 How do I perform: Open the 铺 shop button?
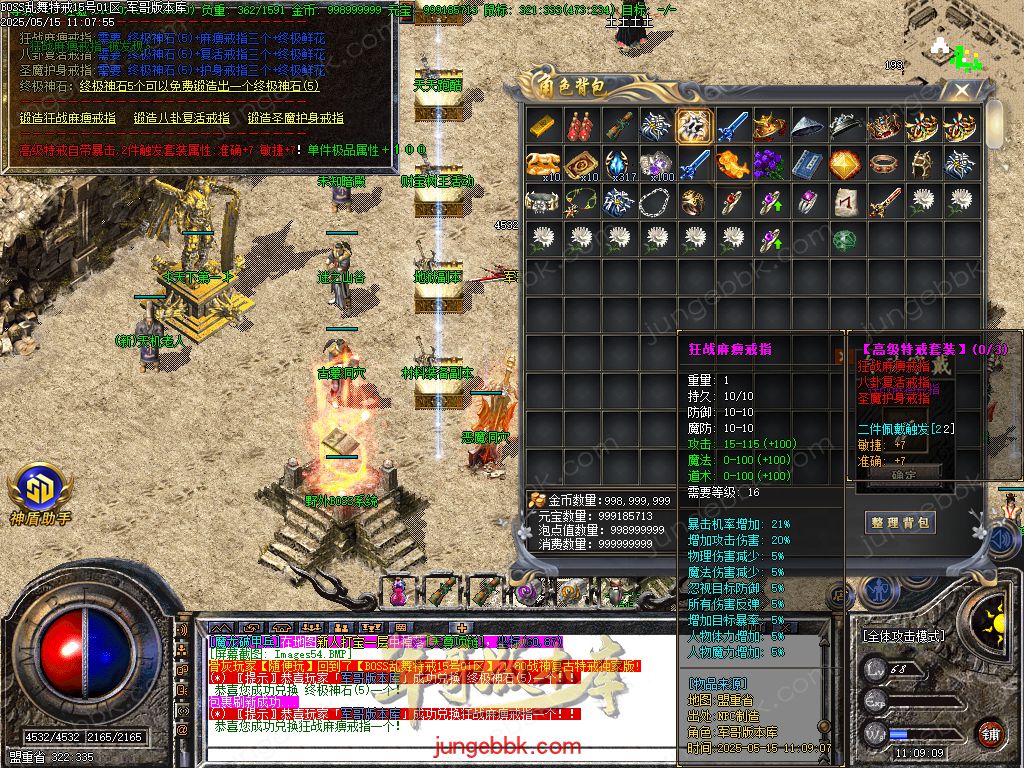[x=989, y=733]
